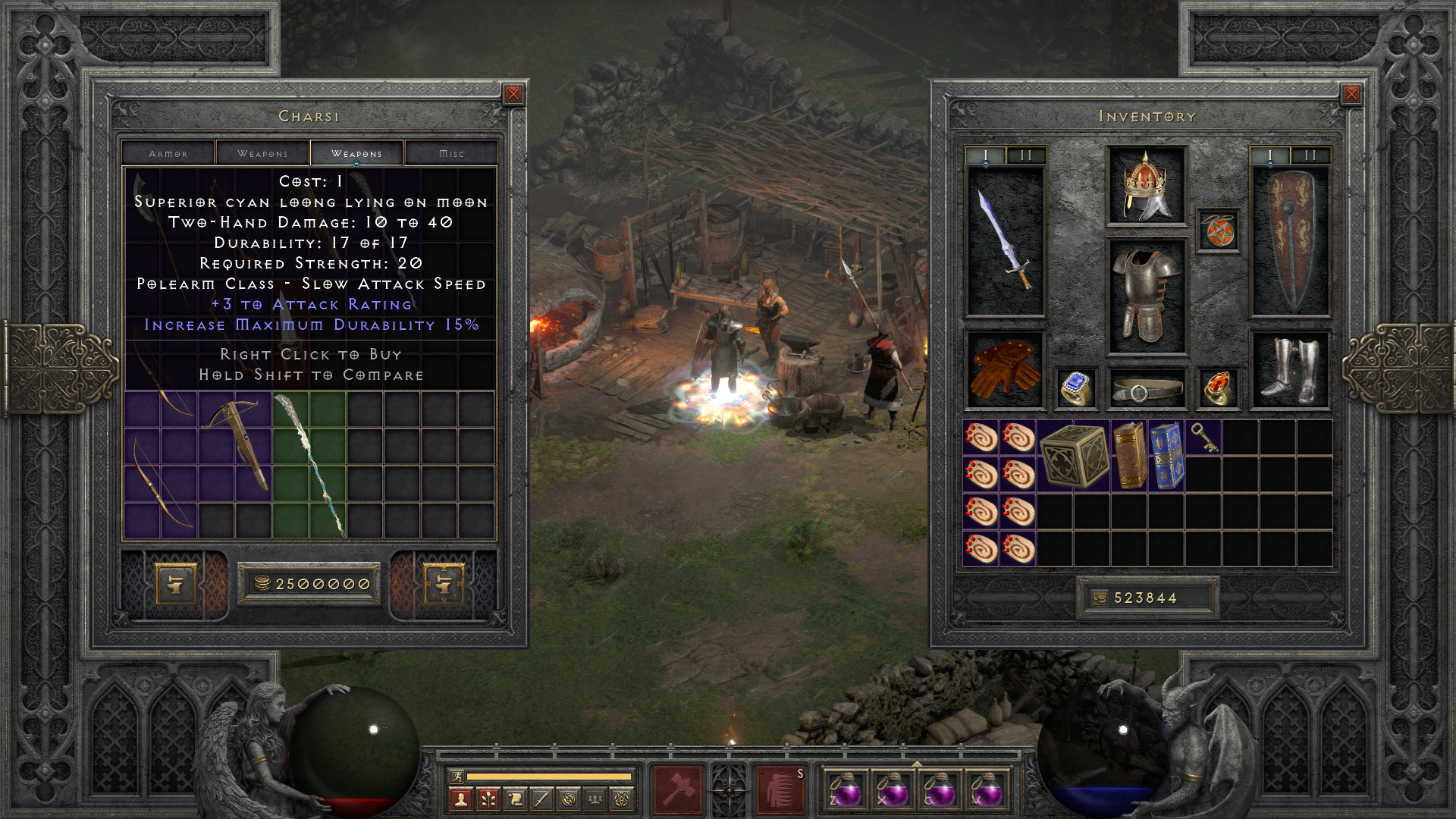
Task: Close the Inventory panel
Action: (1351, 94)
